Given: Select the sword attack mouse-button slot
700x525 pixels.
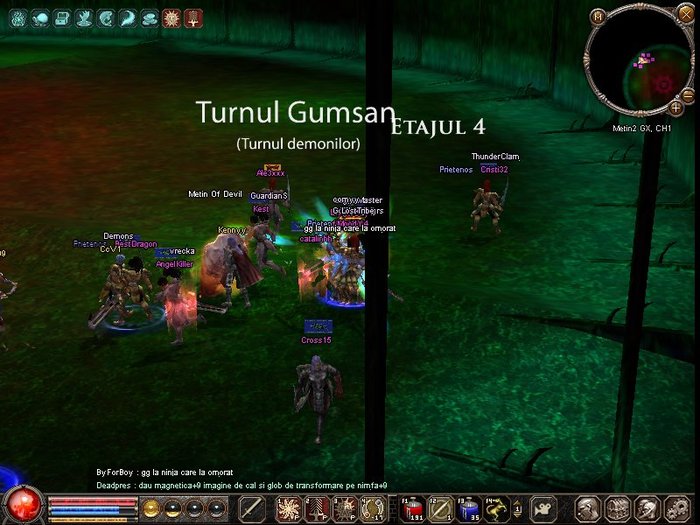Looking at the screenshot, I should [253, 507].
